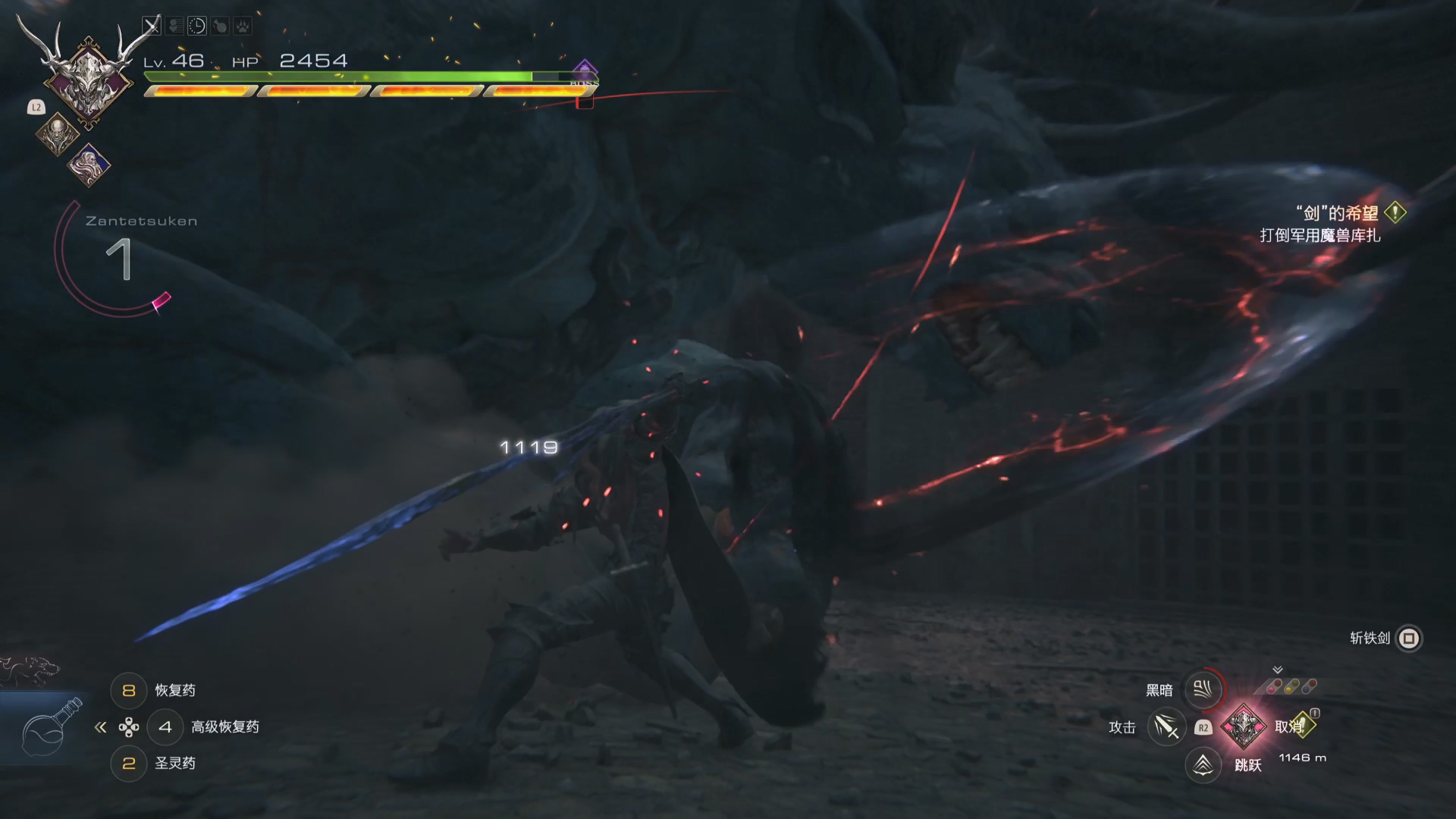
Task: Click the Zantetsuken level gauge
Action: 118,259
